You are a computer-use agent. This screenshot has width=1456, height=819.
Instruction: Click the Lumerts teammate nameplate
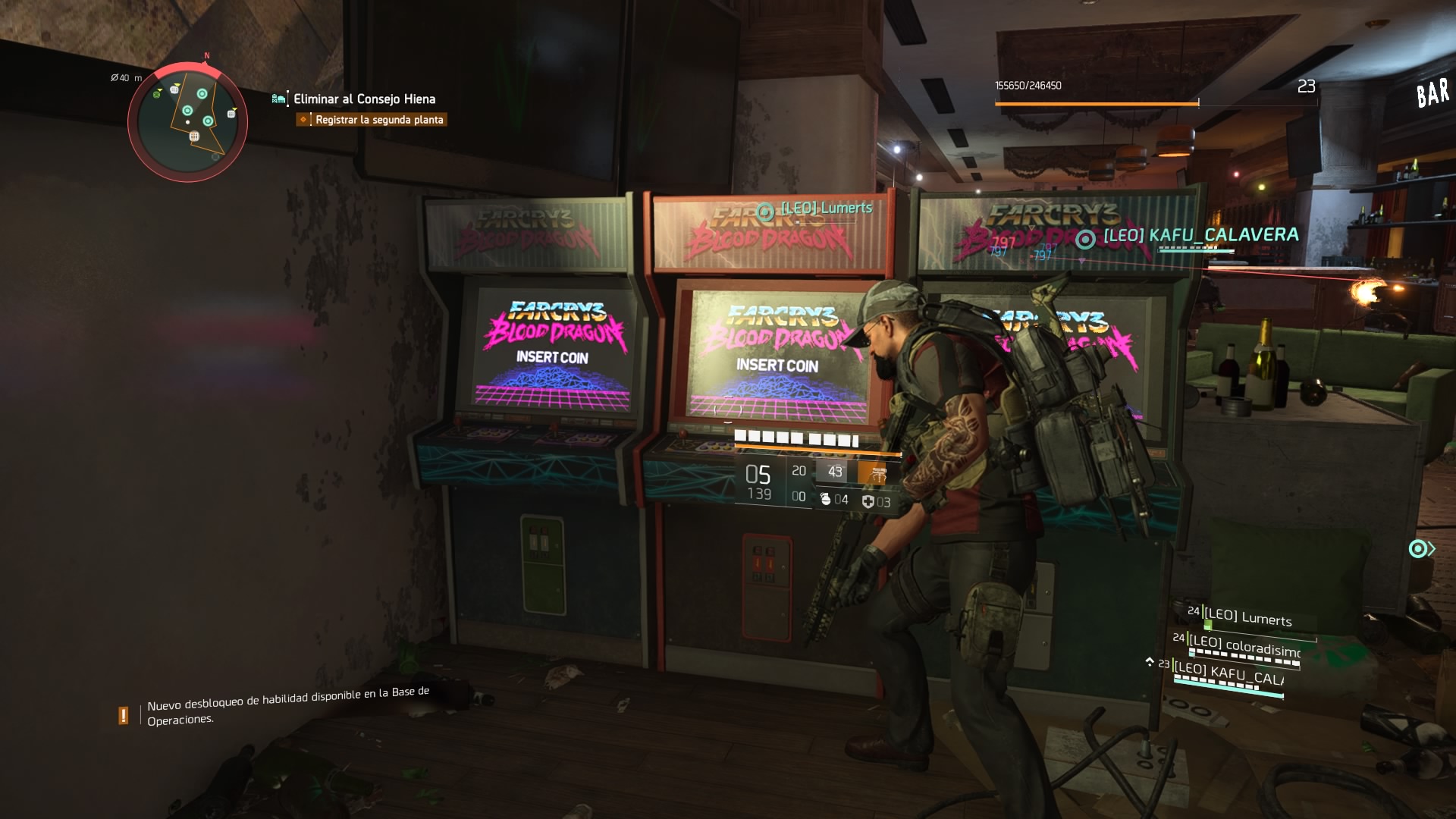pyautogui.click(x=826, y=208)
